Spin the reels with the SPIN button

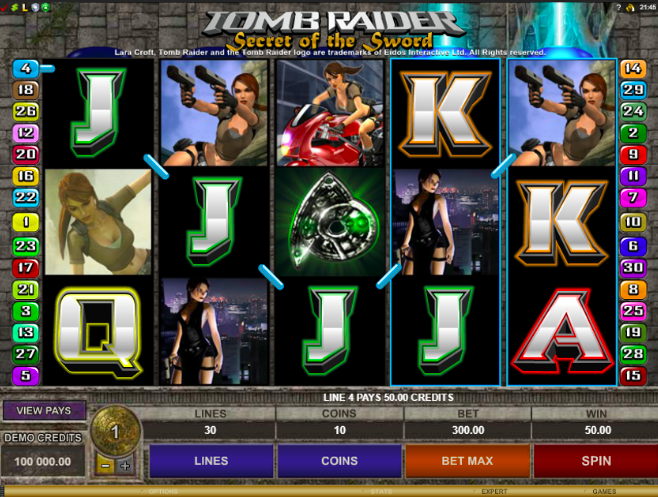pos(595,462)
